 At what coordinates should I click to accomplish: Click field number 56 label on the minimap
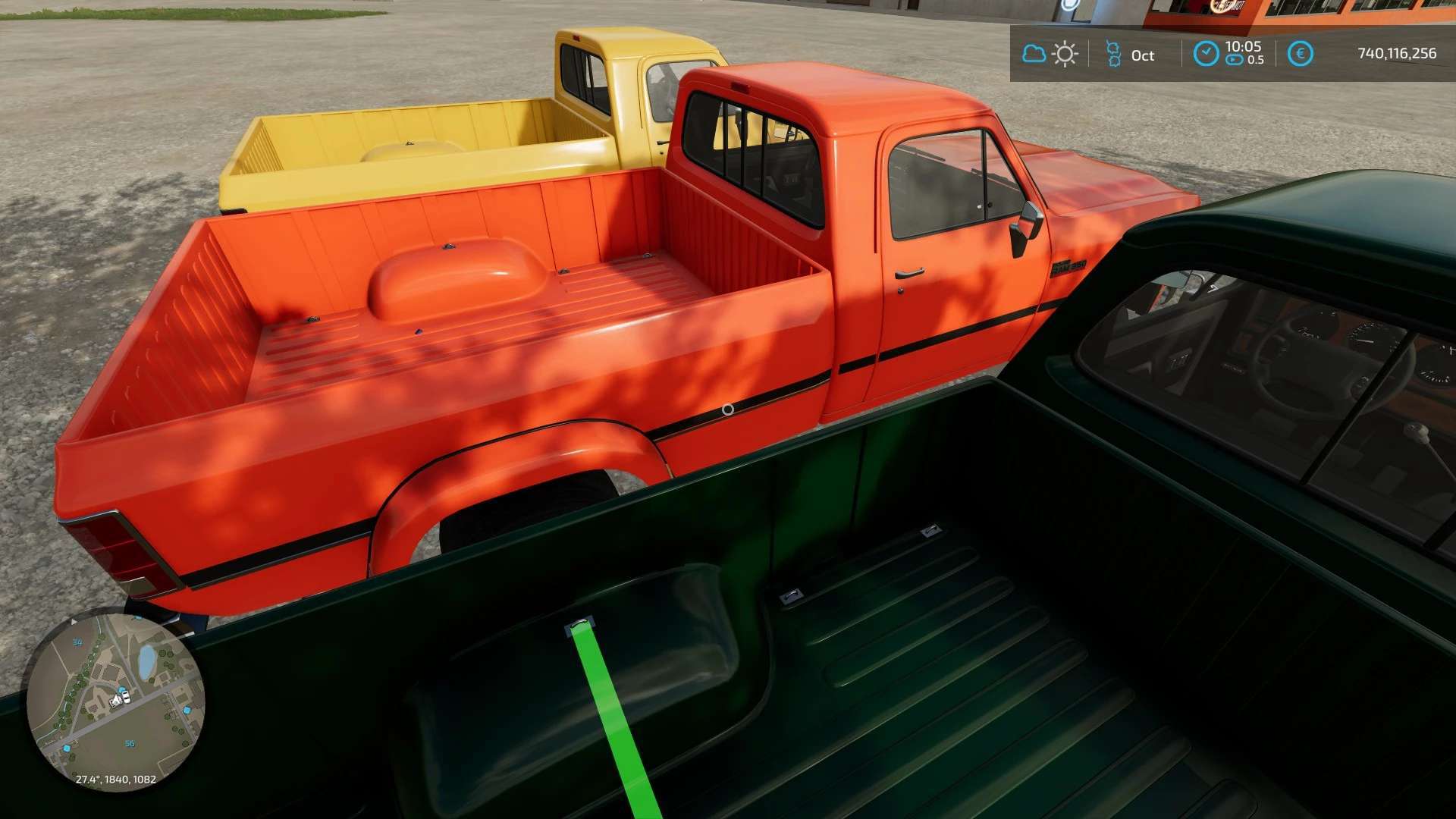[x=130, y=742]
